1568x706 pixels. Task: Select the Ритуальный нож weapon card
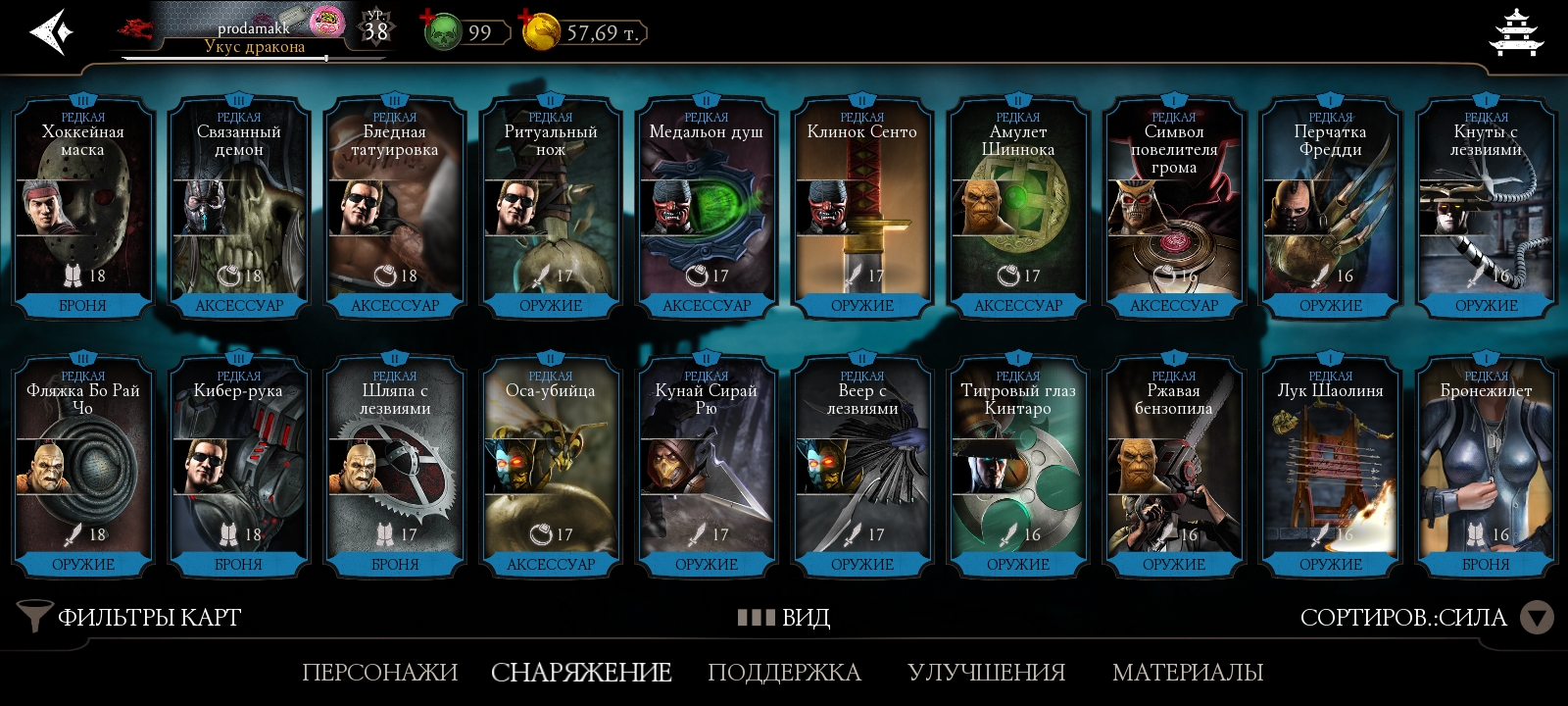(551, 208)
